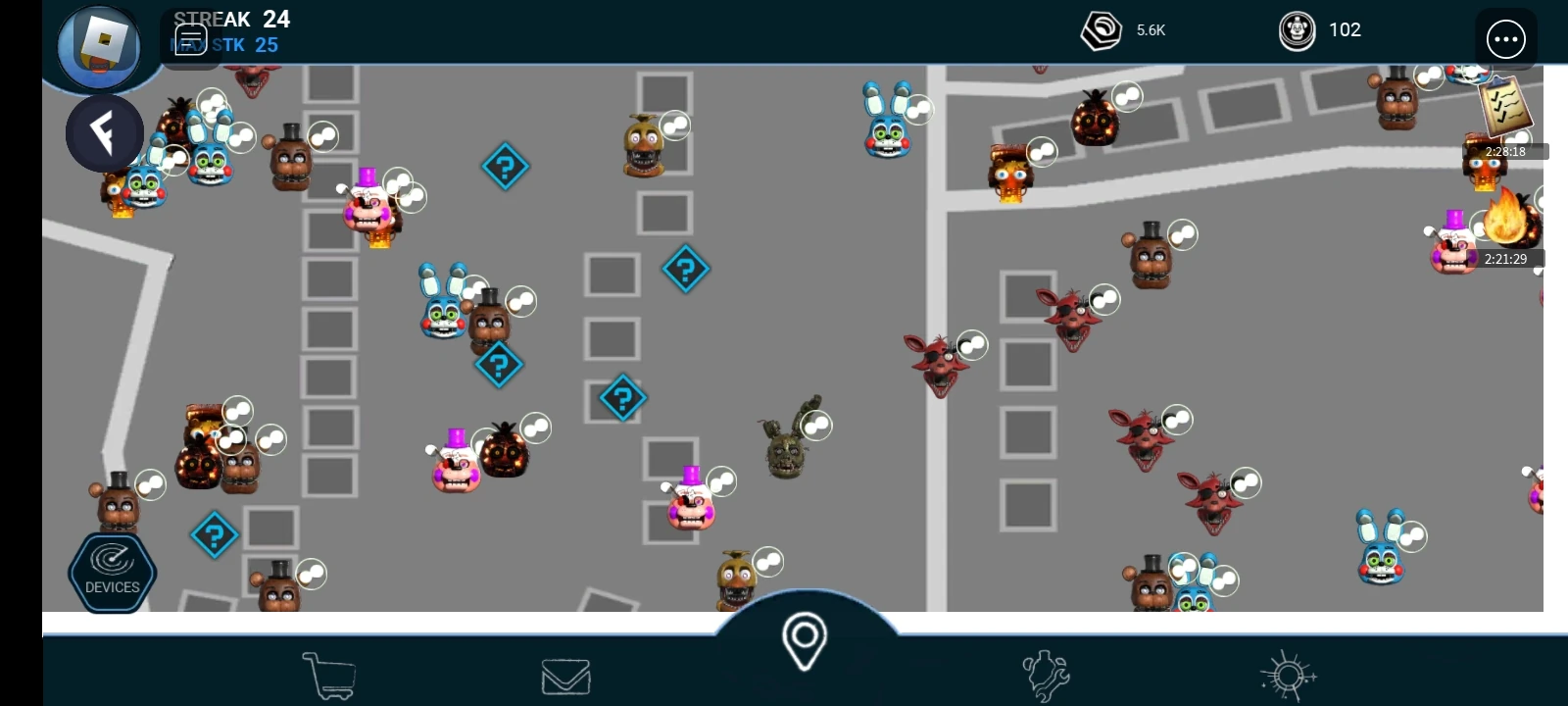Image resolution: width=1568 pixels, height=706 pixels.
Task: Open the hamburger list menu
Action: click(191, 38)
